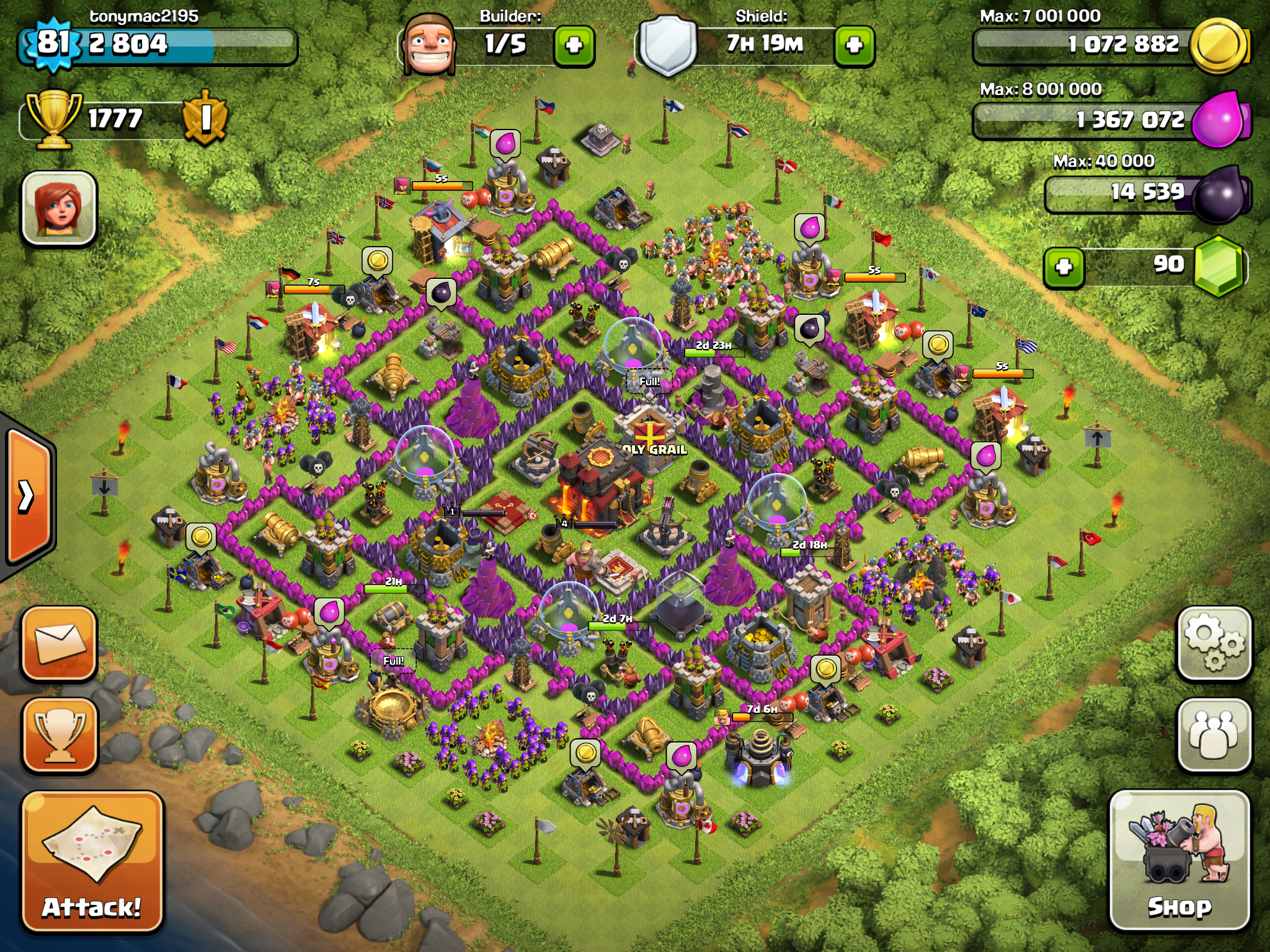Image resolution: width=1270 pixels, height=952 pixels.
Task: Show the trophy leaderboard button
Action: pyautogui.click(x=60, y=735)
